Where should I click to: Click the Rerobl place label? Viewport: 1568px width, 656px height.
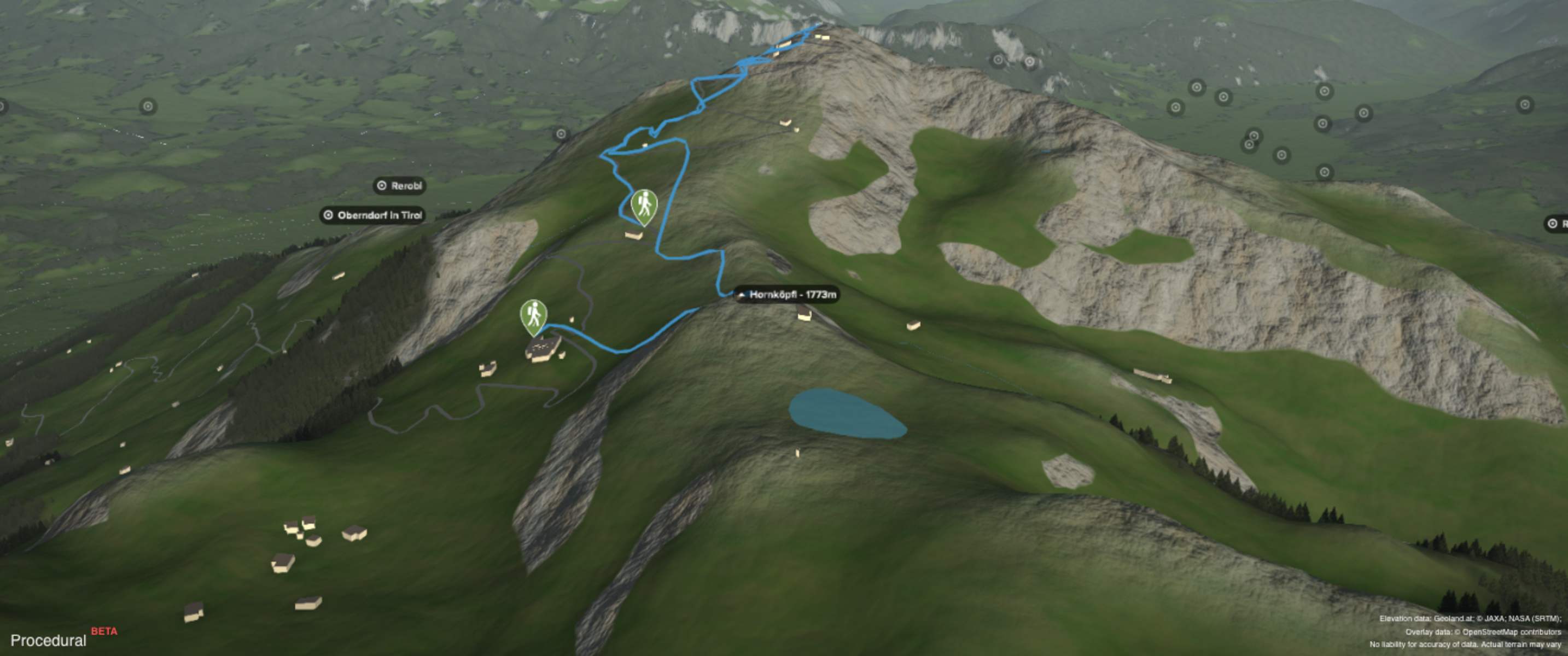click(x=399, y=186)
